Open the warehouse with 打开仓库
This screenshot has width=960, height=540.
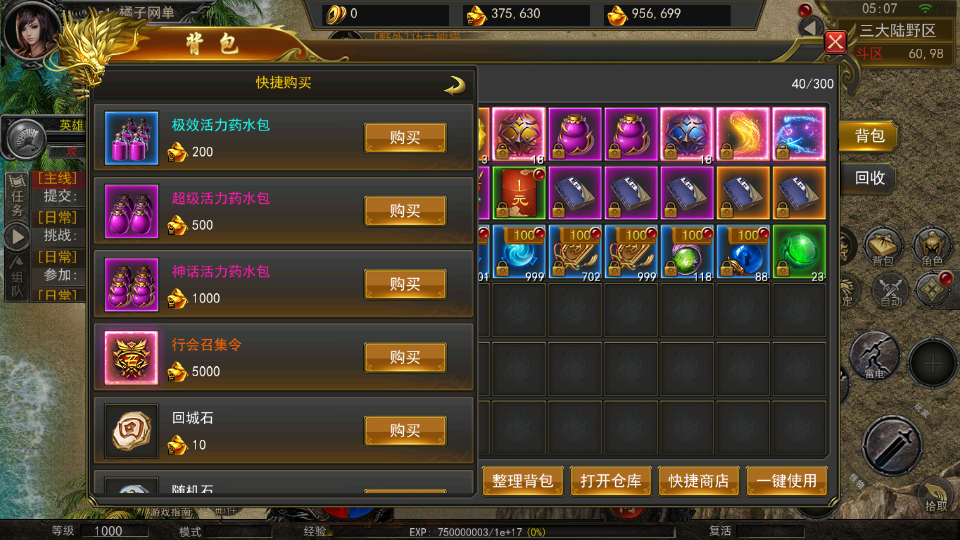pyautogui.click(x=611, y=481)
